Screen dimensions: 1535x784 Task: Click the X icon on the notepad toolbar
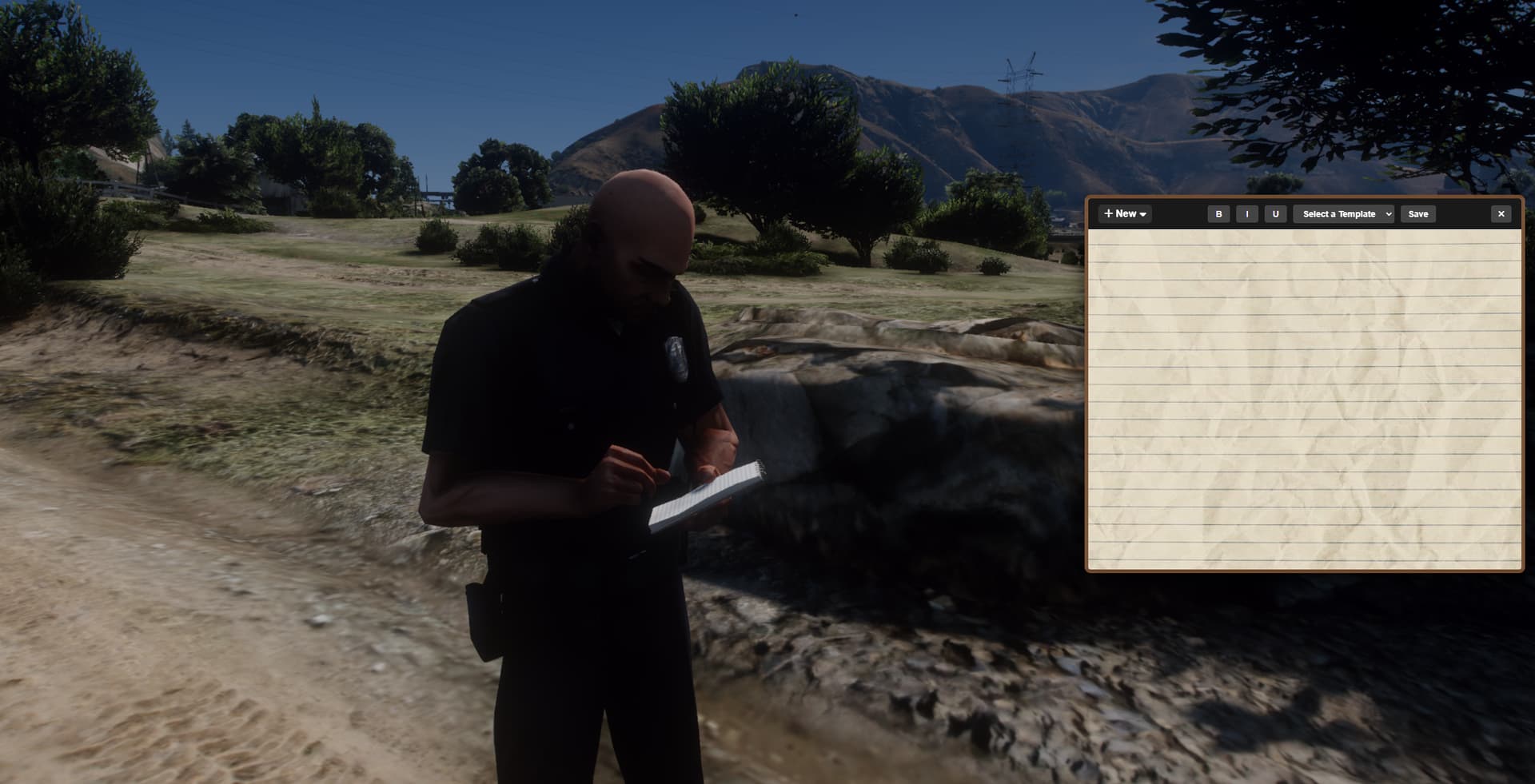(1501, 213)
